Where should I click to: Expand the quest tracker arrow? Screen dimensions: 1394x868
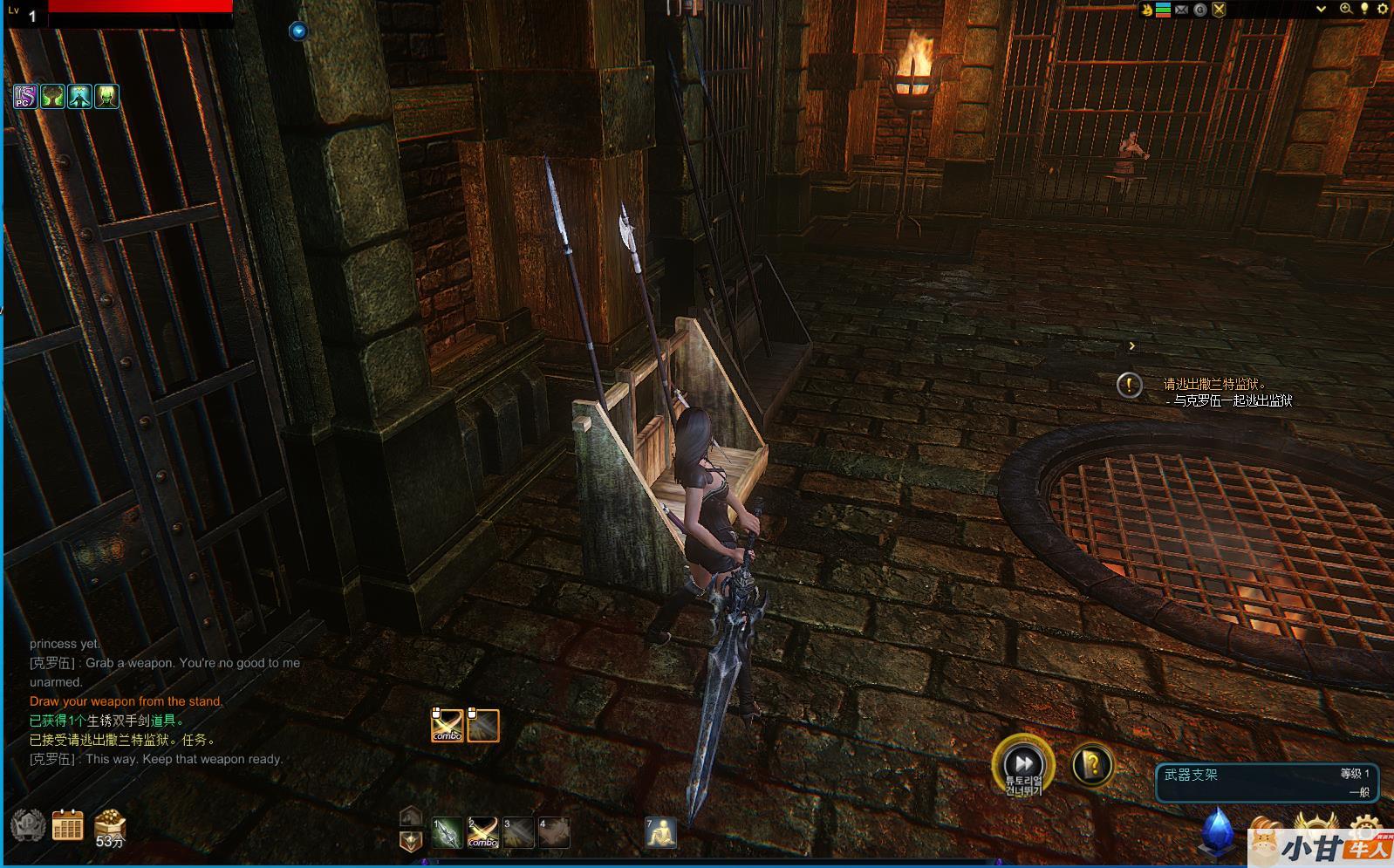[x=1131, y=346]
